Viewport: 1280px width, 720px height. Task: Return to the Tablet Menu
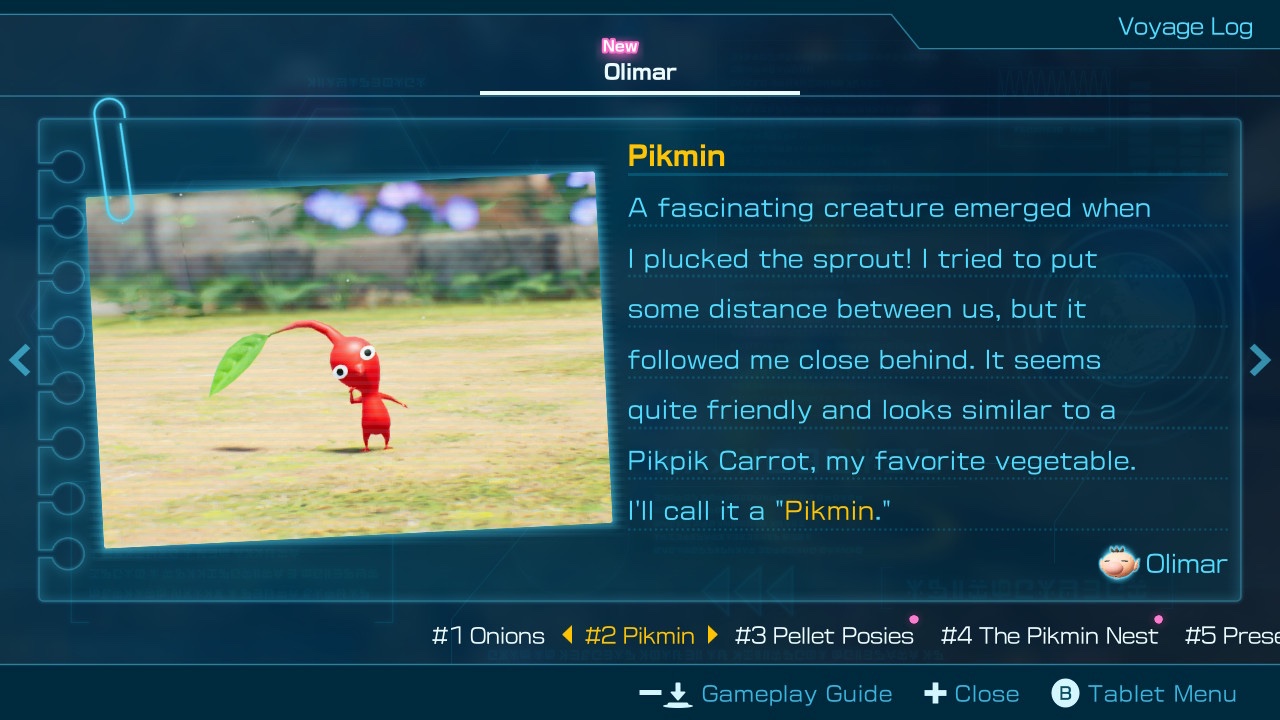1144,694
